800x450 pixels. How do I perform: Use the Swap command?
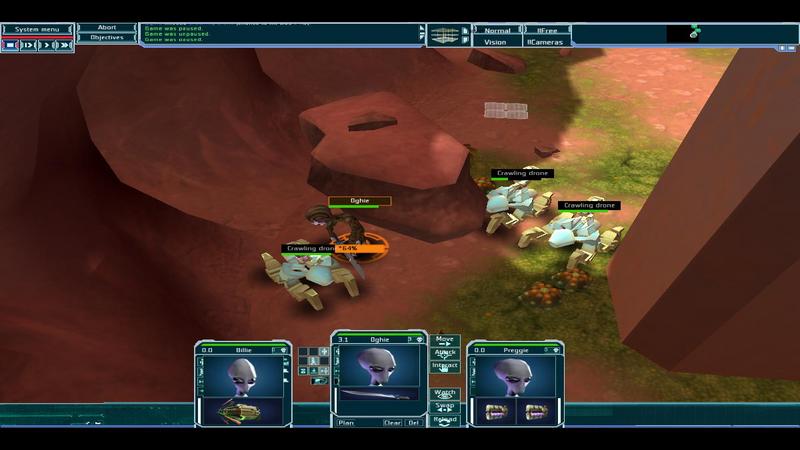(x=445, y=406)
